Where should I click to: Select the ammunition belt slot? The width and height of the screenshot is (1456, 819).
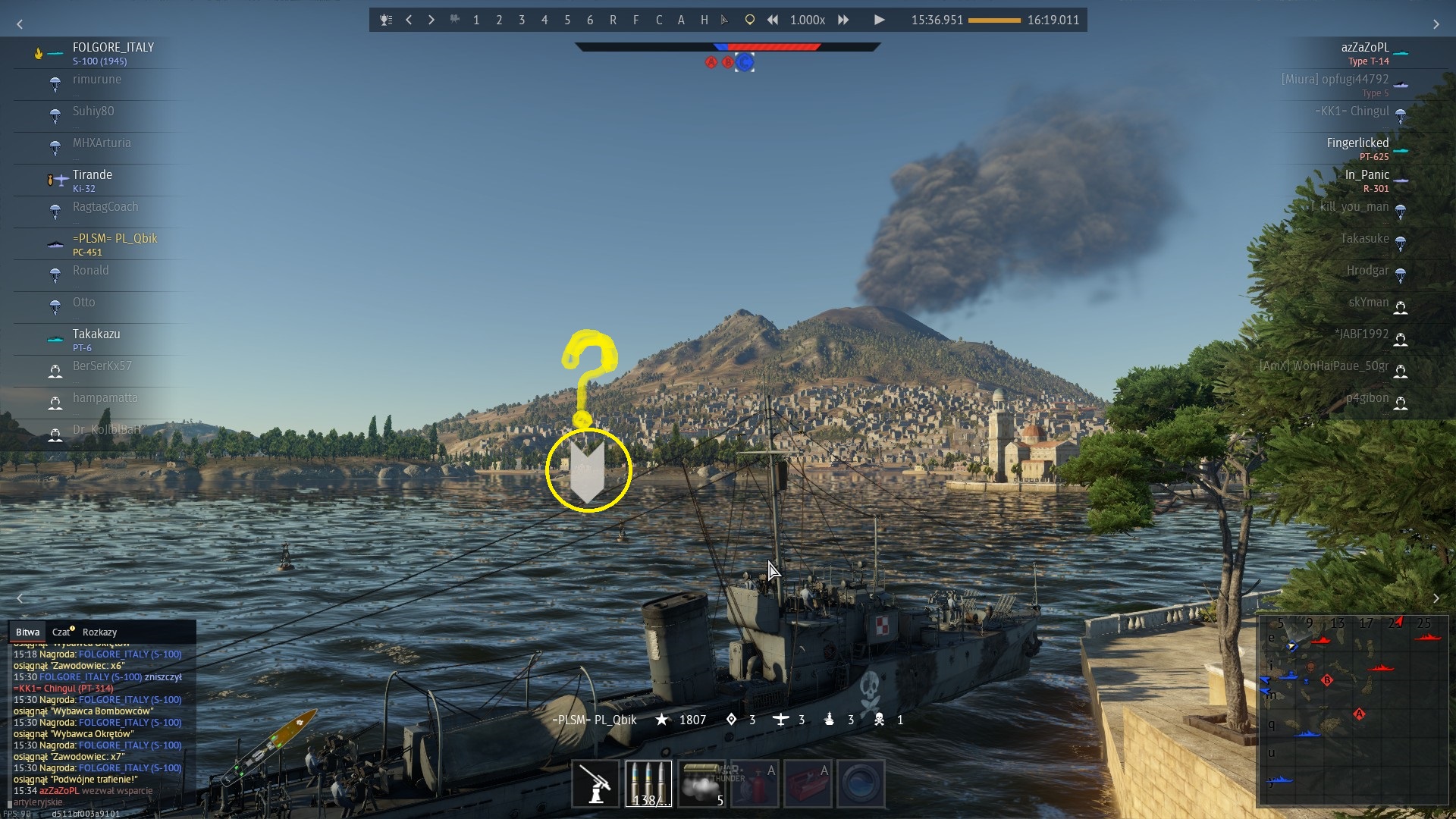(648, 783)
